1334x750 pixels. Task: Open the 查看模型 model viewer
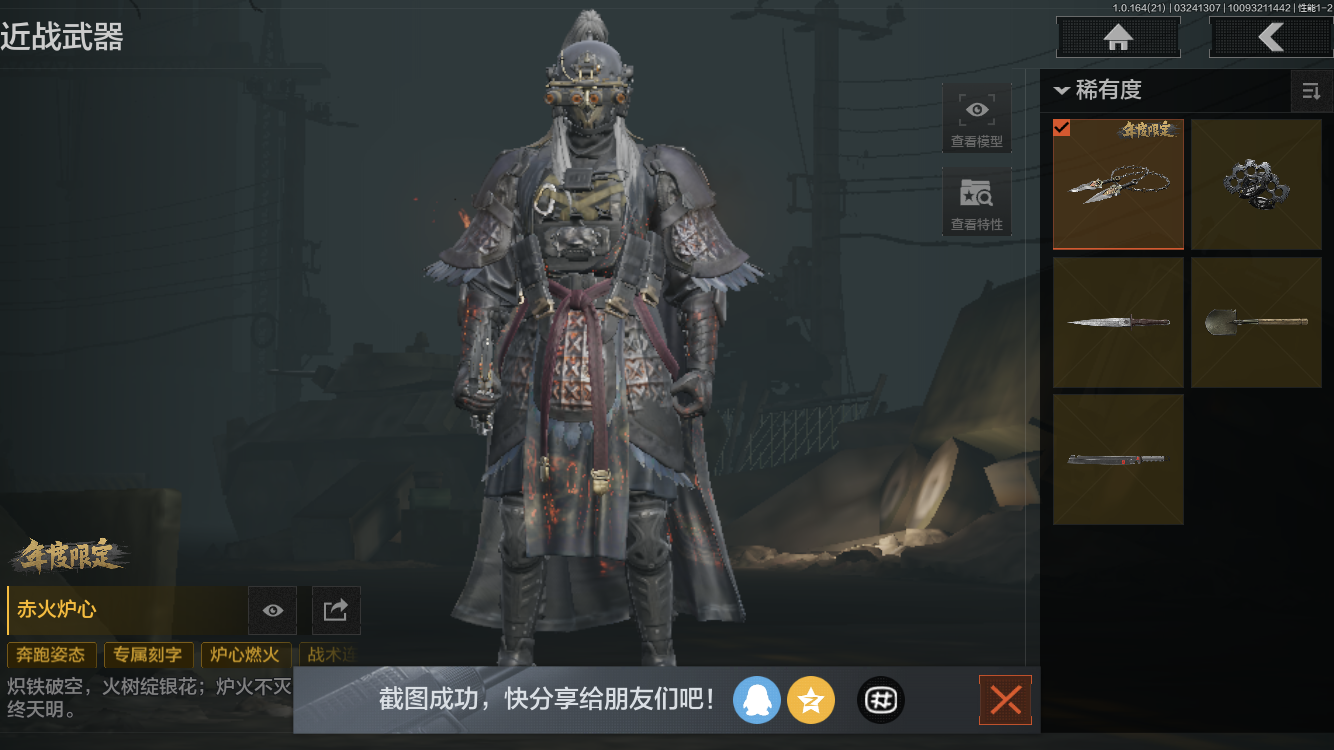point(976,118)
